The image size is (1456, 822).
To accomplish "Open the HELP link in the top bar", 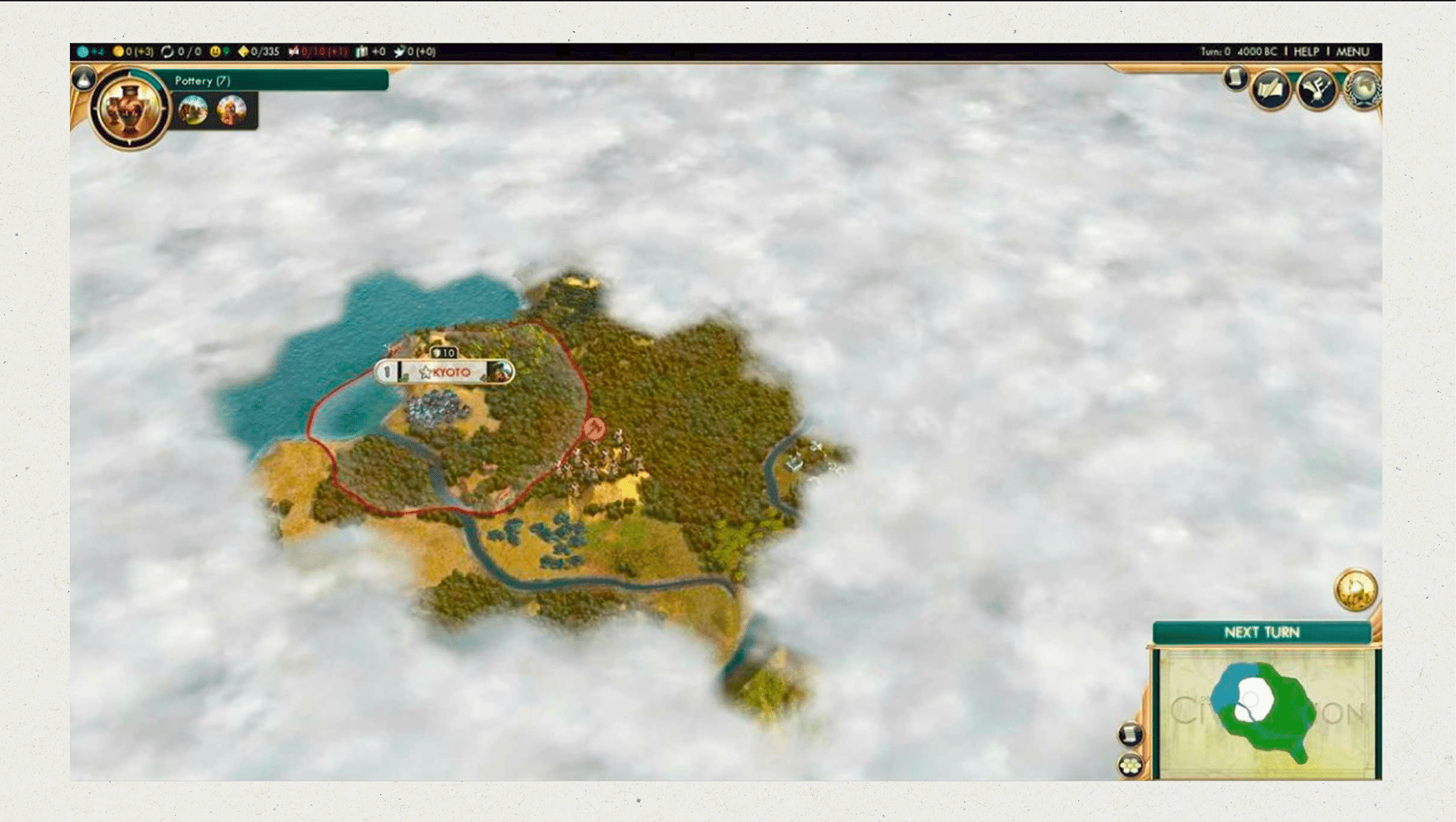I will [x=1306, y=52].
